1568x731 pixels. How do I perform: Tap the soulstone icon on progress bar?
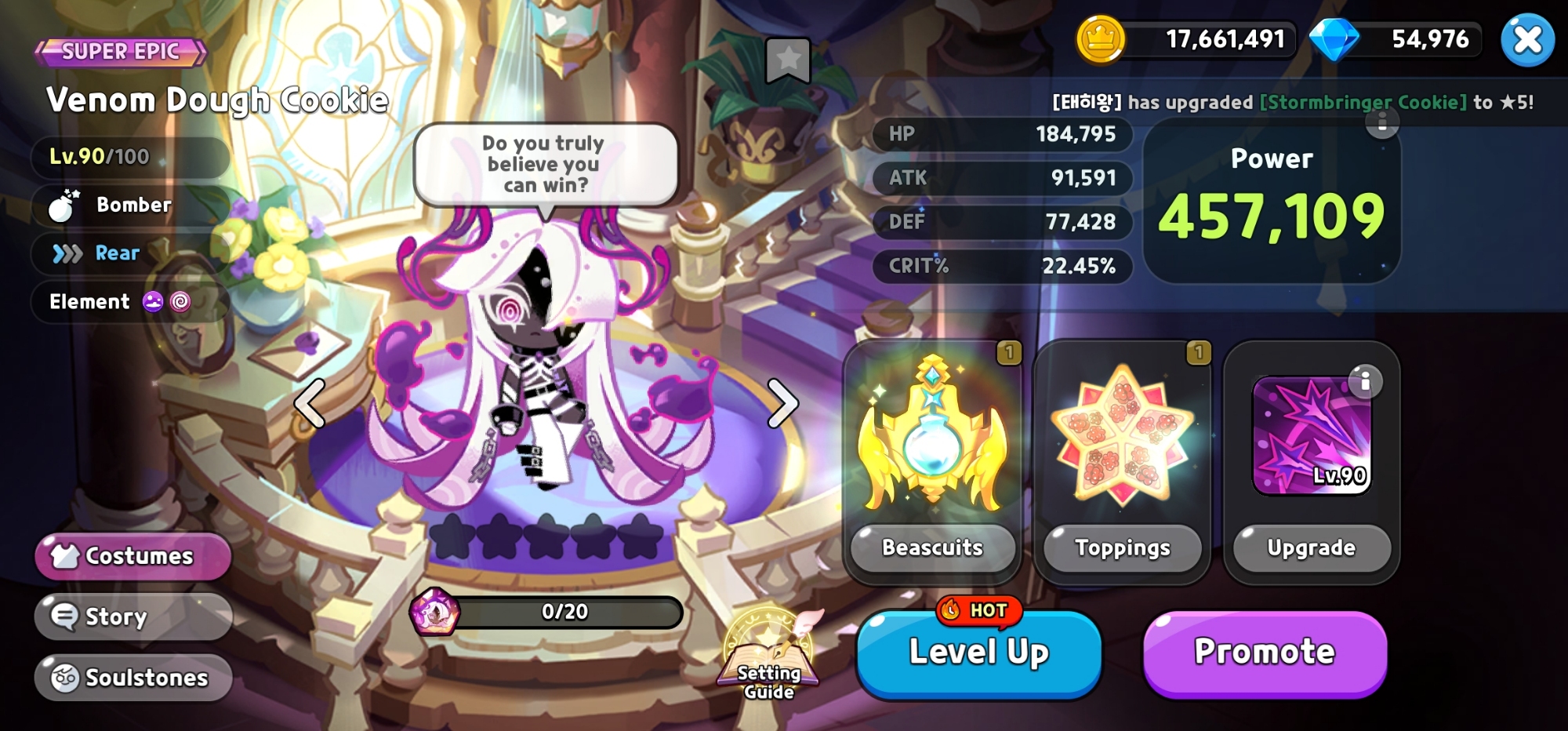[x=434, y=612]
